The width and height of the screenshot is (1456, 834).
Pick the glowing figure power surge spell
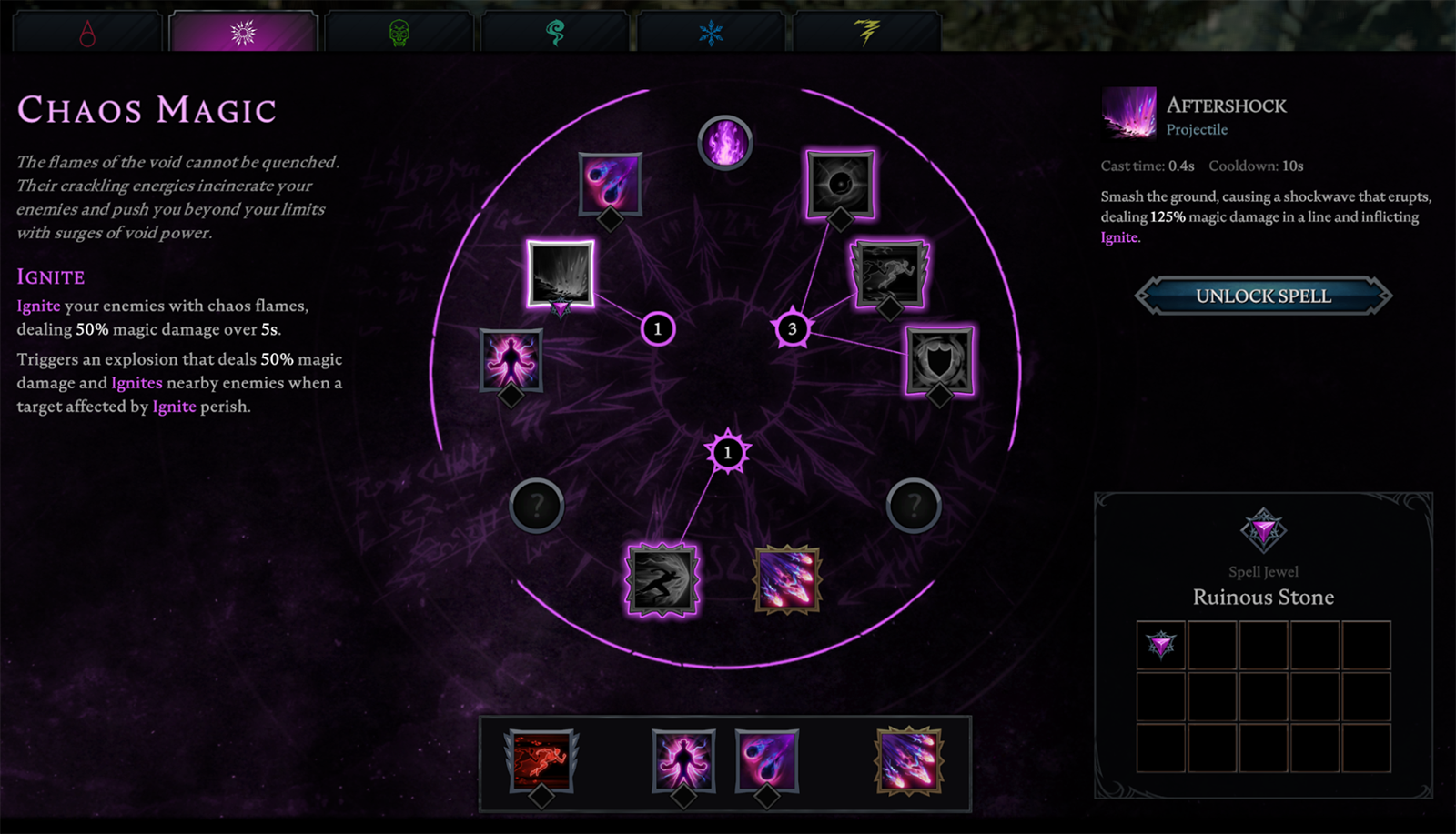(511, 360)
